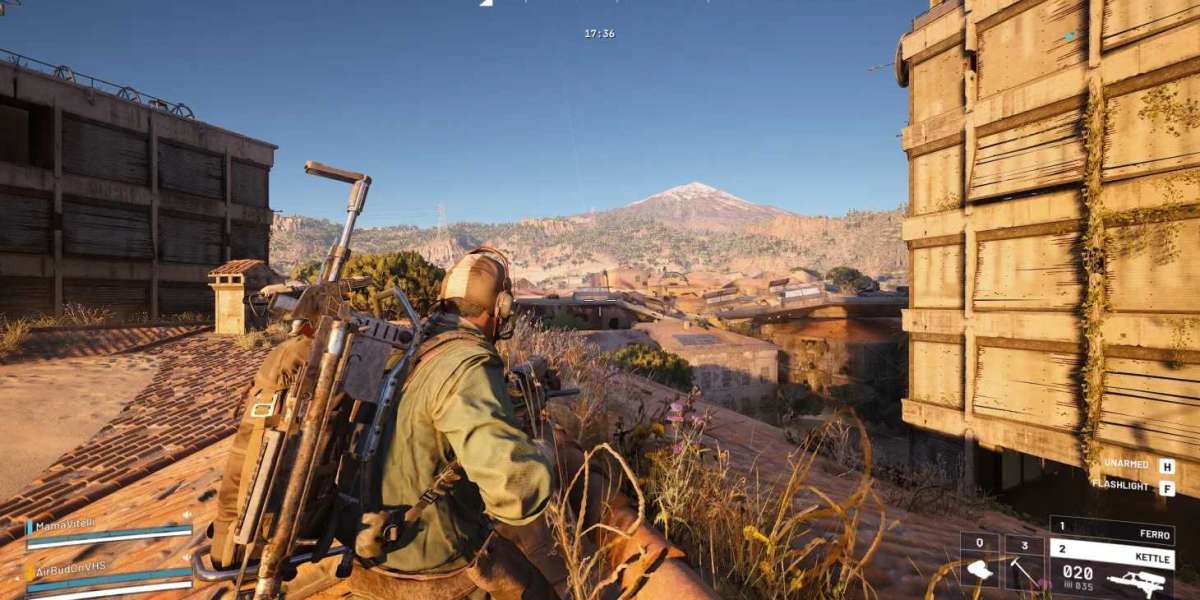Image resolution: width=1200 pixels, height=600 pixels.
Task: Click the Kettle rifle silhouette icon
Action: [x=1138, y=580]
